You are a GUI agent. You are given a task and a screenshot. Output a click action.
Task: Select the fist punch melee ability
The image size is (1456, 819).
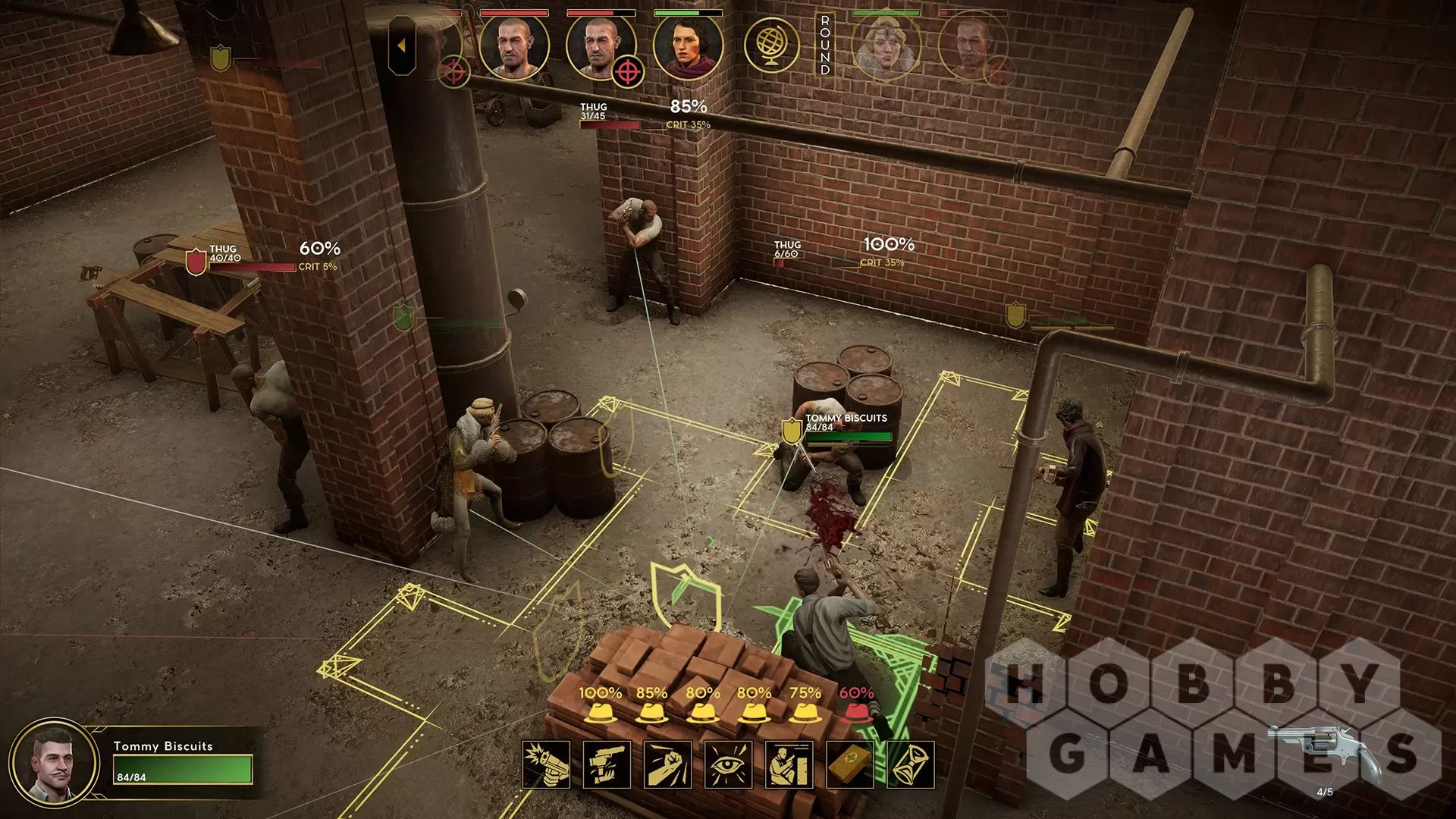point(667,765)
